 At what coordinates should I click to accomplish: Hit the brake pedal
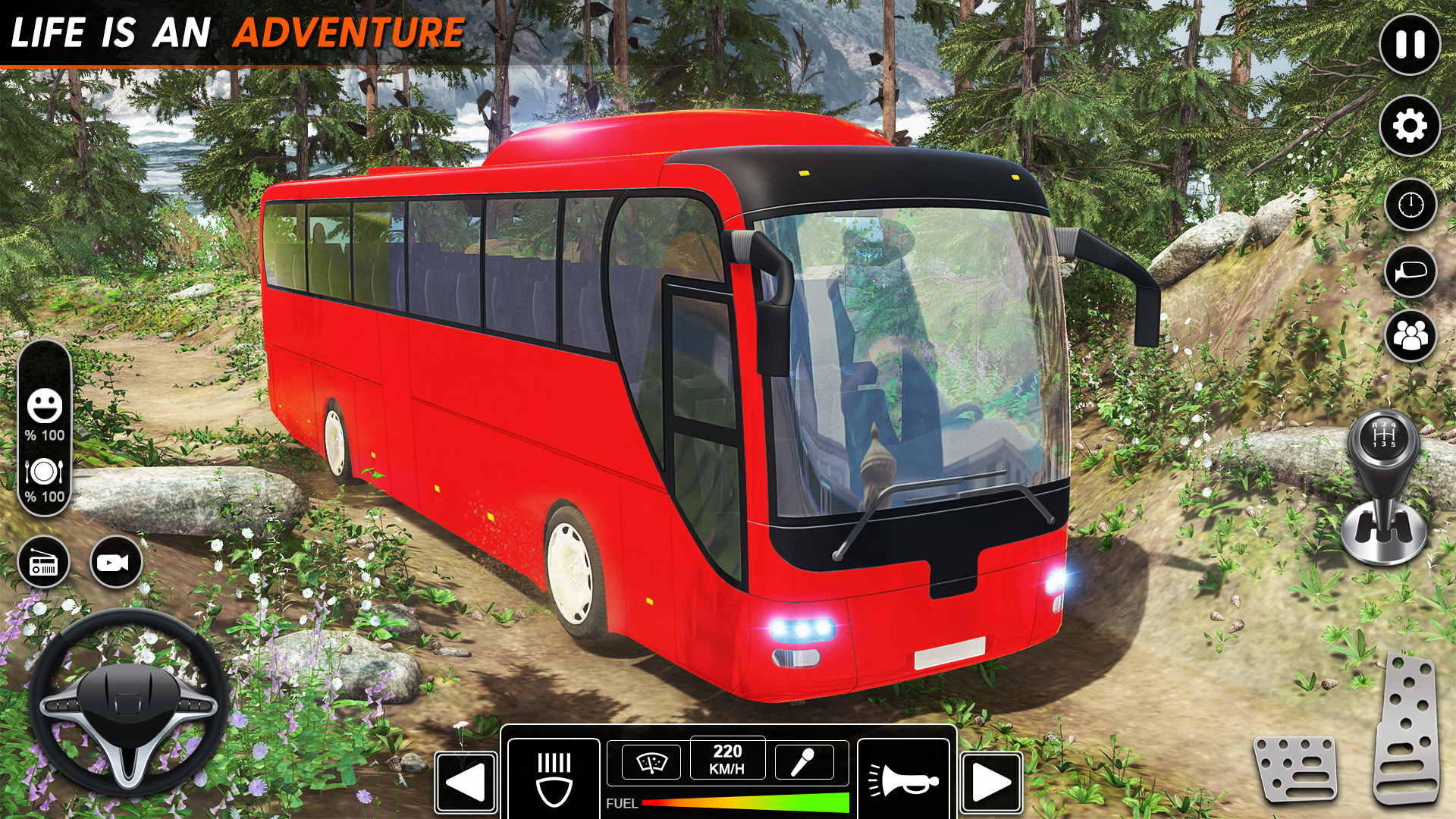coord(1296,768)
